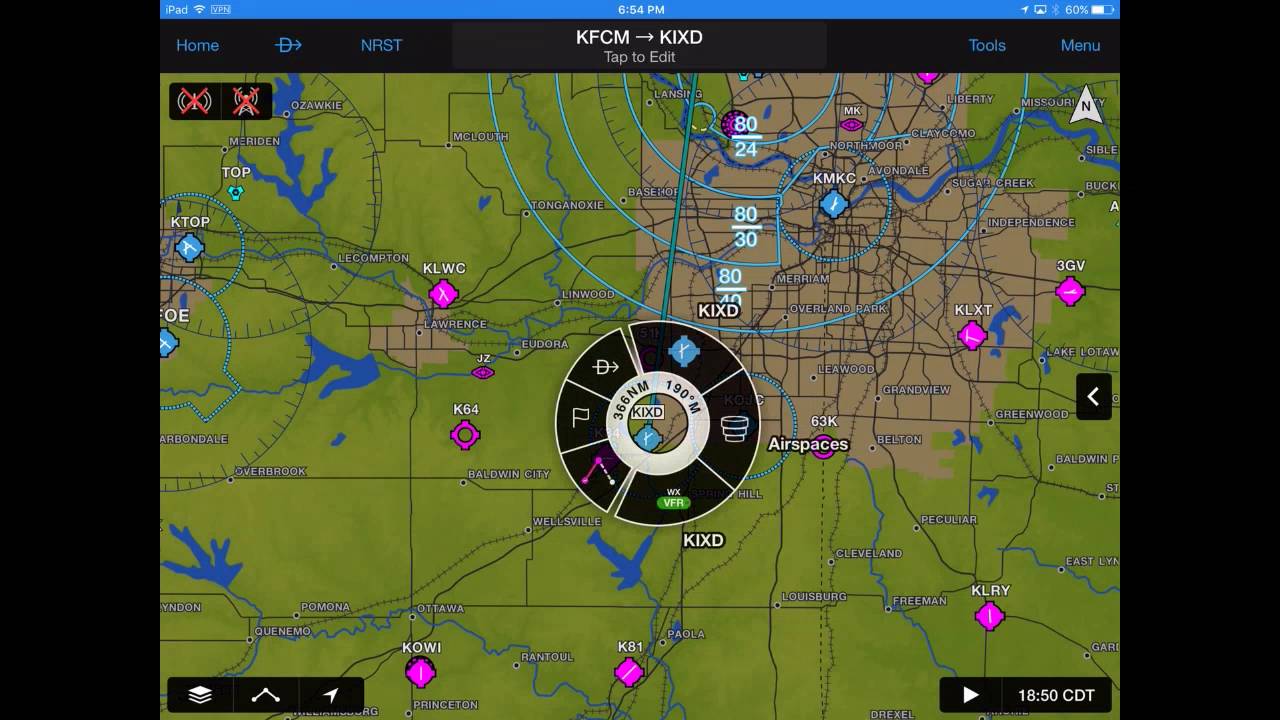
Task: Open the NRST nearest airports list
Action: [381, 45]
